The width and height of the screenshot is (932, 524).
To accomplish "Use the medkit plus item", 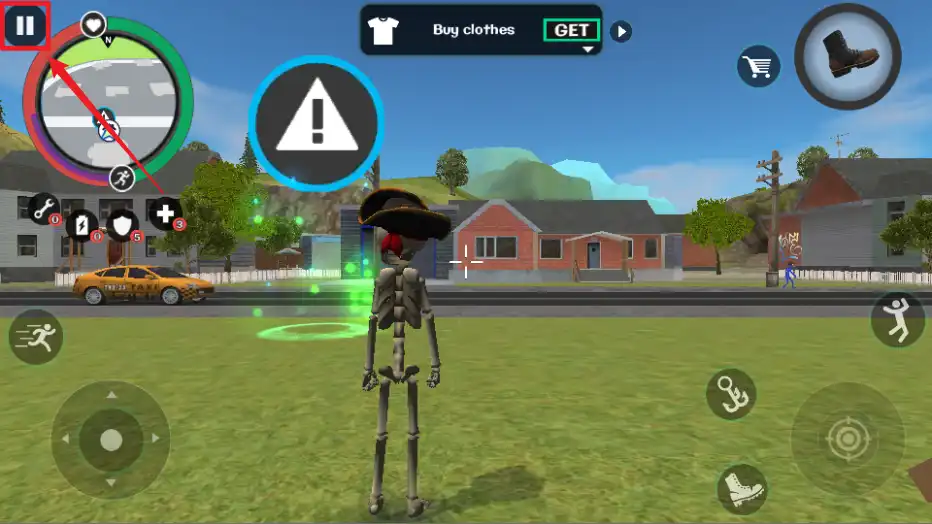I will click(166, 212).
